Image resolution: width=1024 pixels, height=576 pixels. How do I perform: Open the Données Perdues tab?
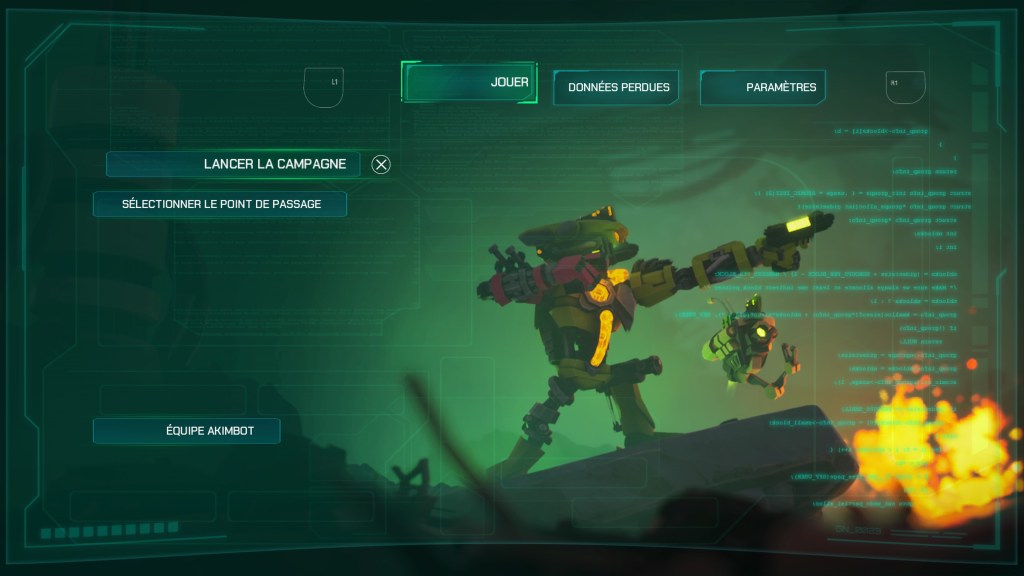tap(616, 88)
